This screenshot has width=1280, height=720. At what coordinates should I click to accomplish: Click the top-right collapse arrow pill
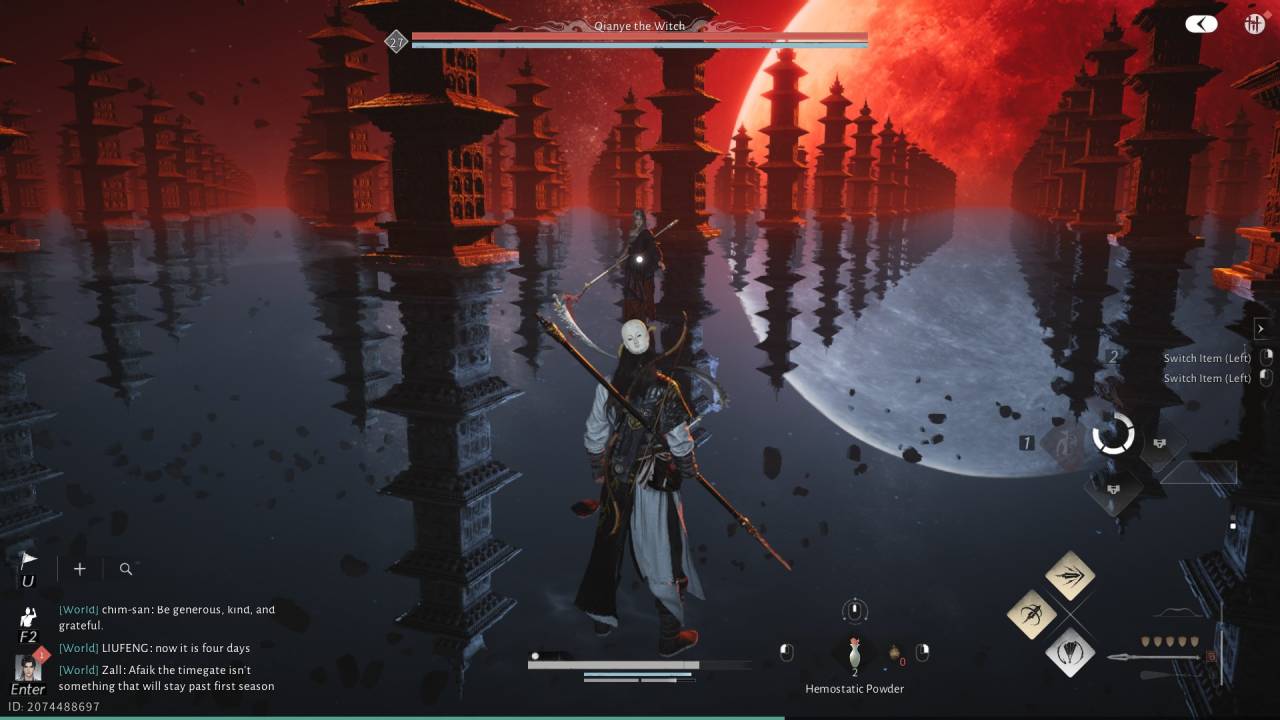(x=1201, y=24)
